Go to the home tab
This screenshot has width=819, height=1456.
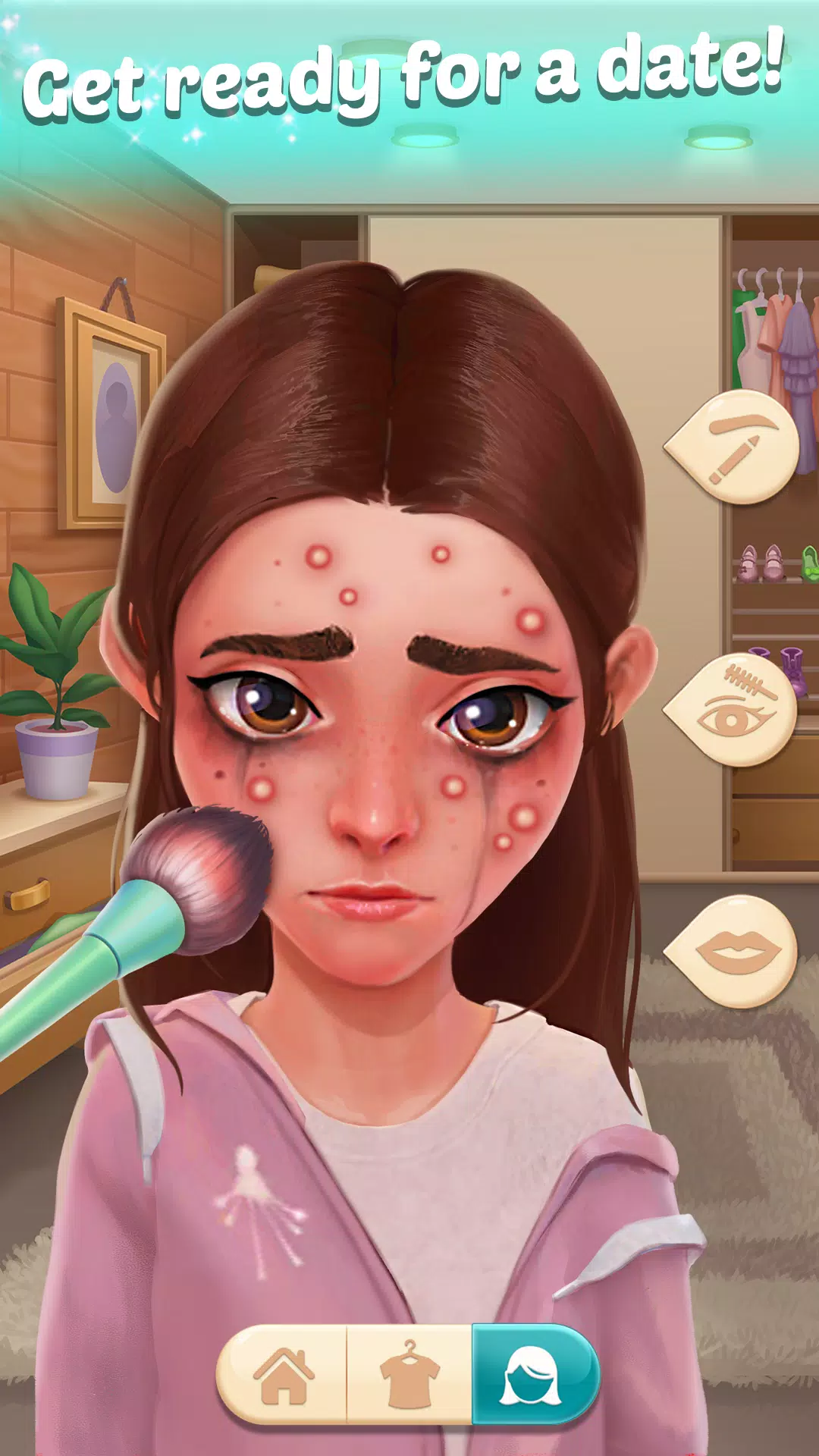click(x=282, y=1375)
